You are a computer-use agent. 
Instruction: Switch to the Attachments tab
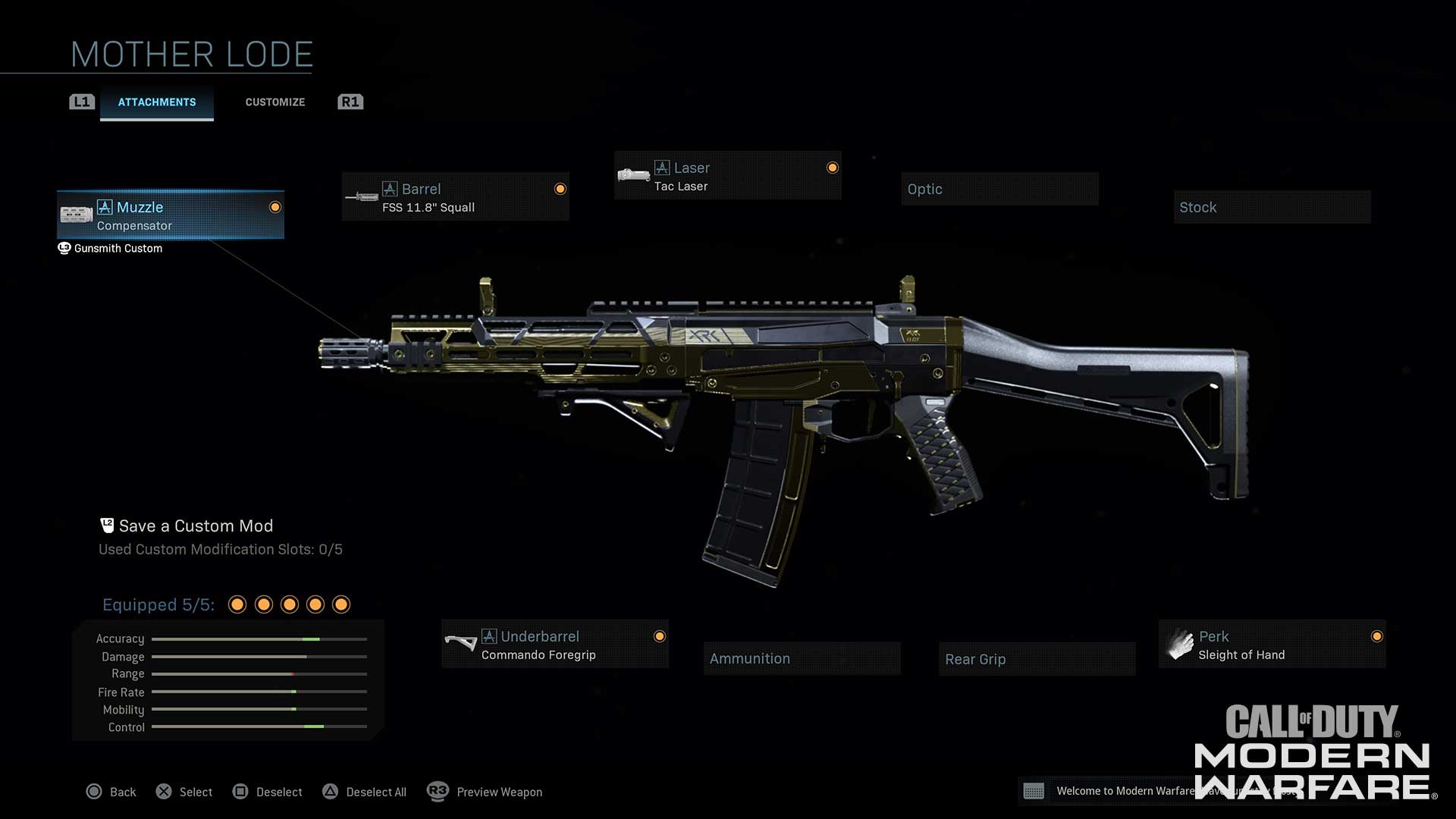157,102
